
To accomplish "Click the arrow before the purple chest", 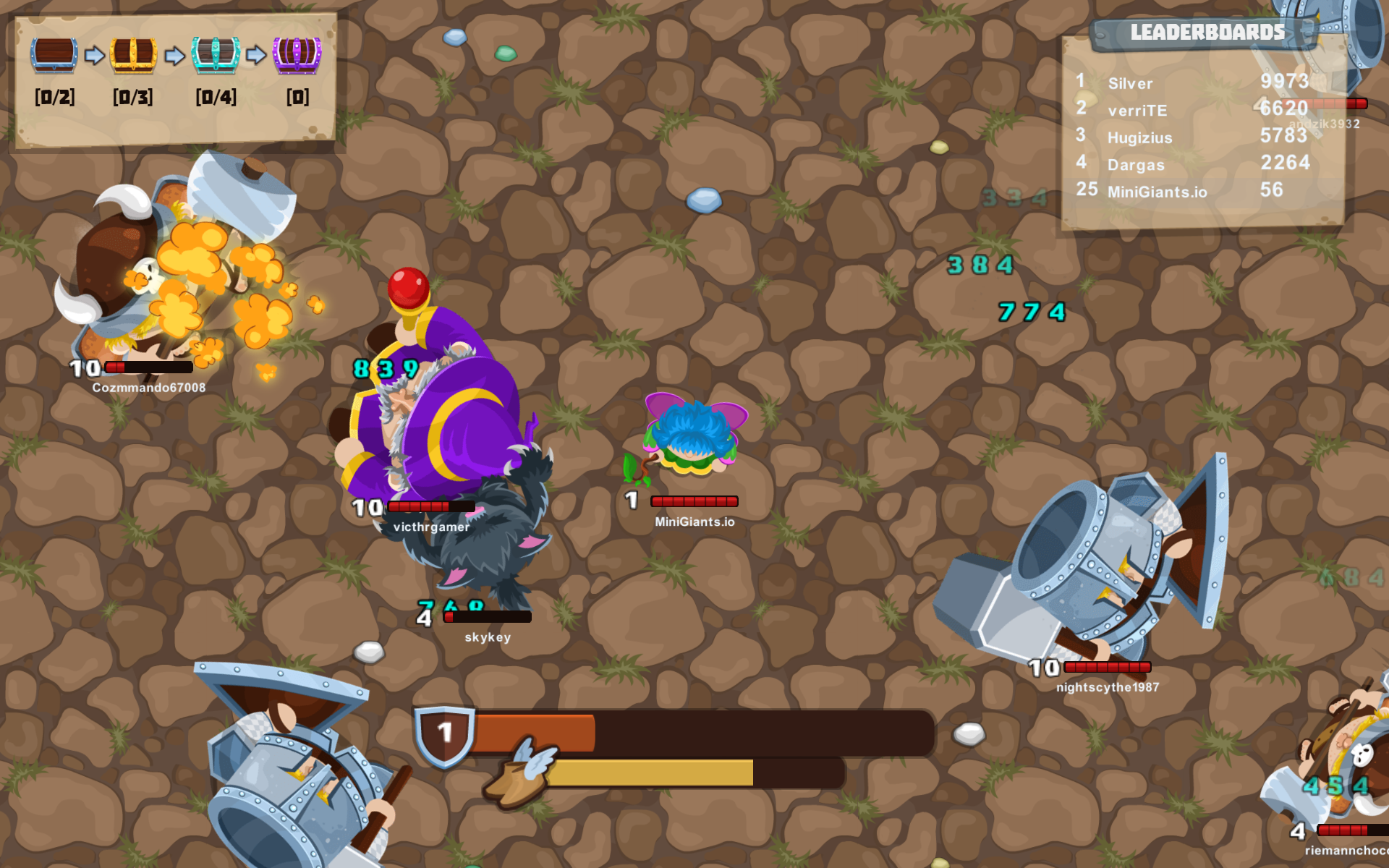I will pyautogui.click(x=257, y=54).
